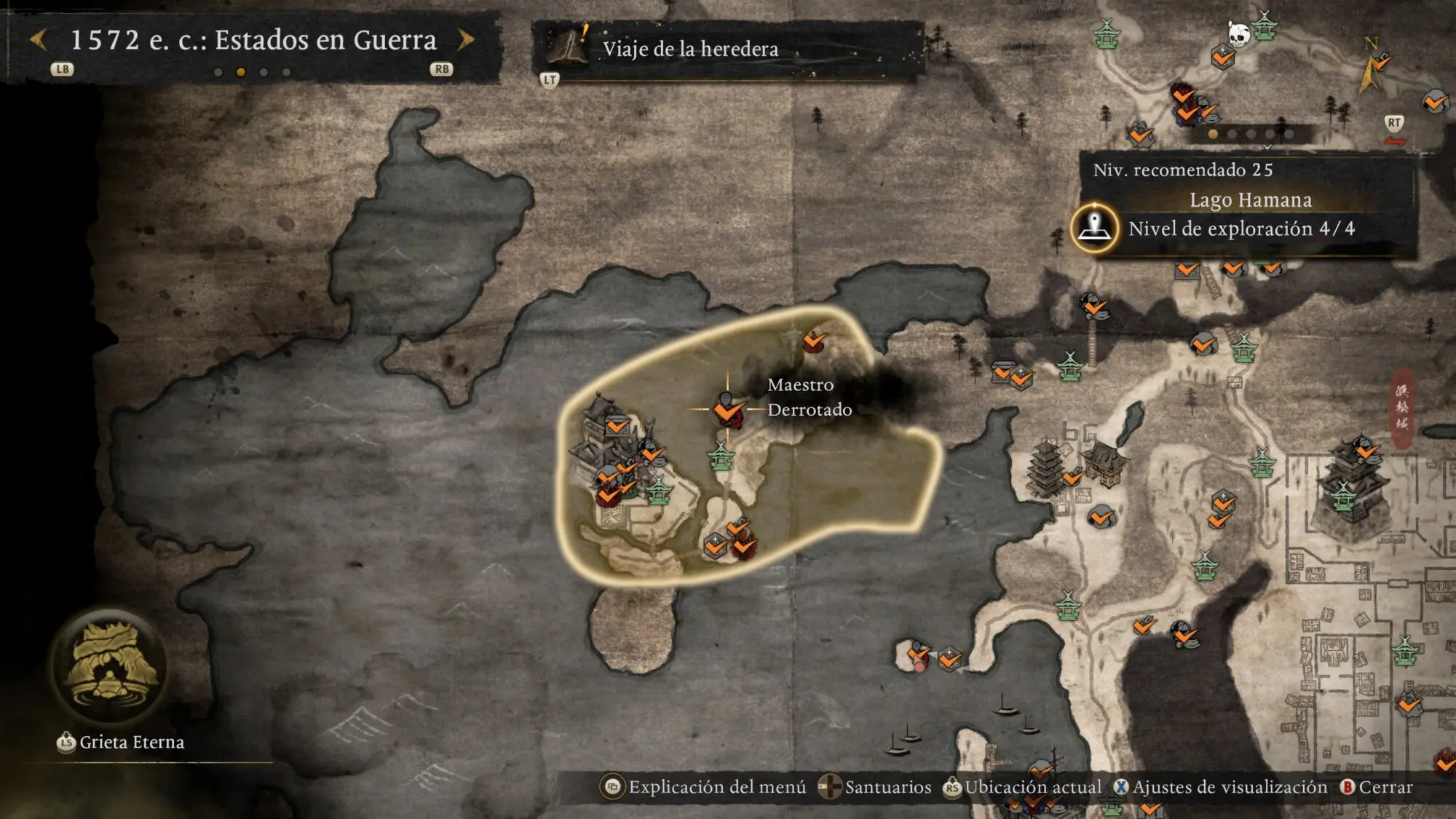Choose the Explicación del menú option

[x=716, y=787]
